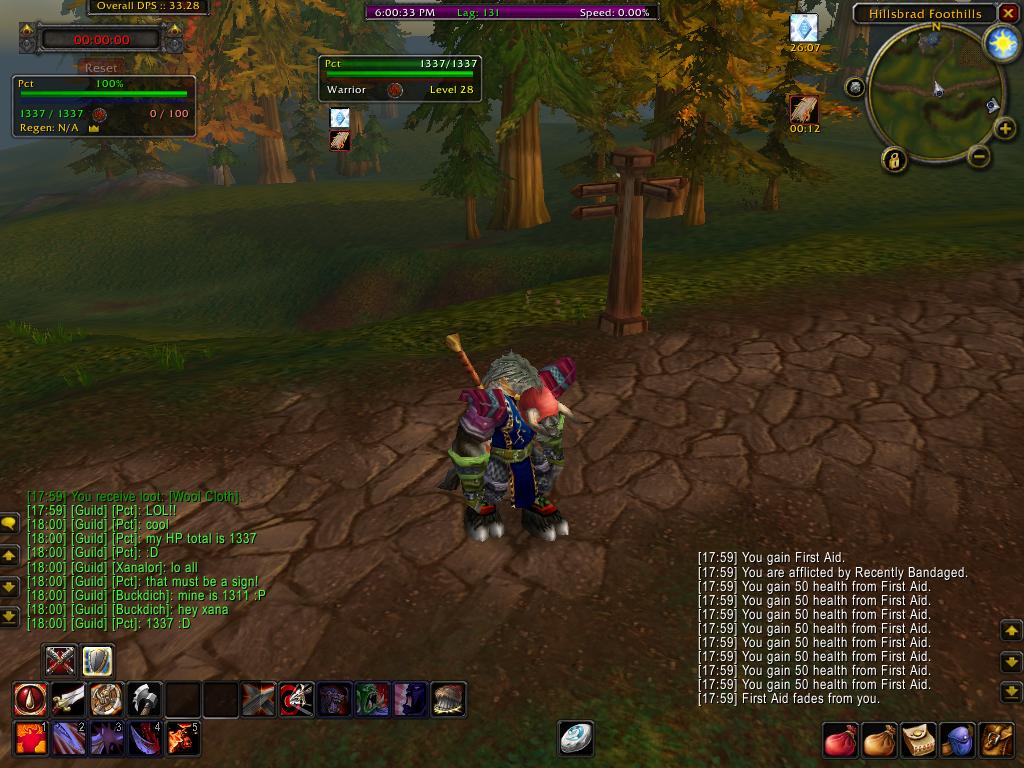Zoom in on the minimap

coord(1004,129)
